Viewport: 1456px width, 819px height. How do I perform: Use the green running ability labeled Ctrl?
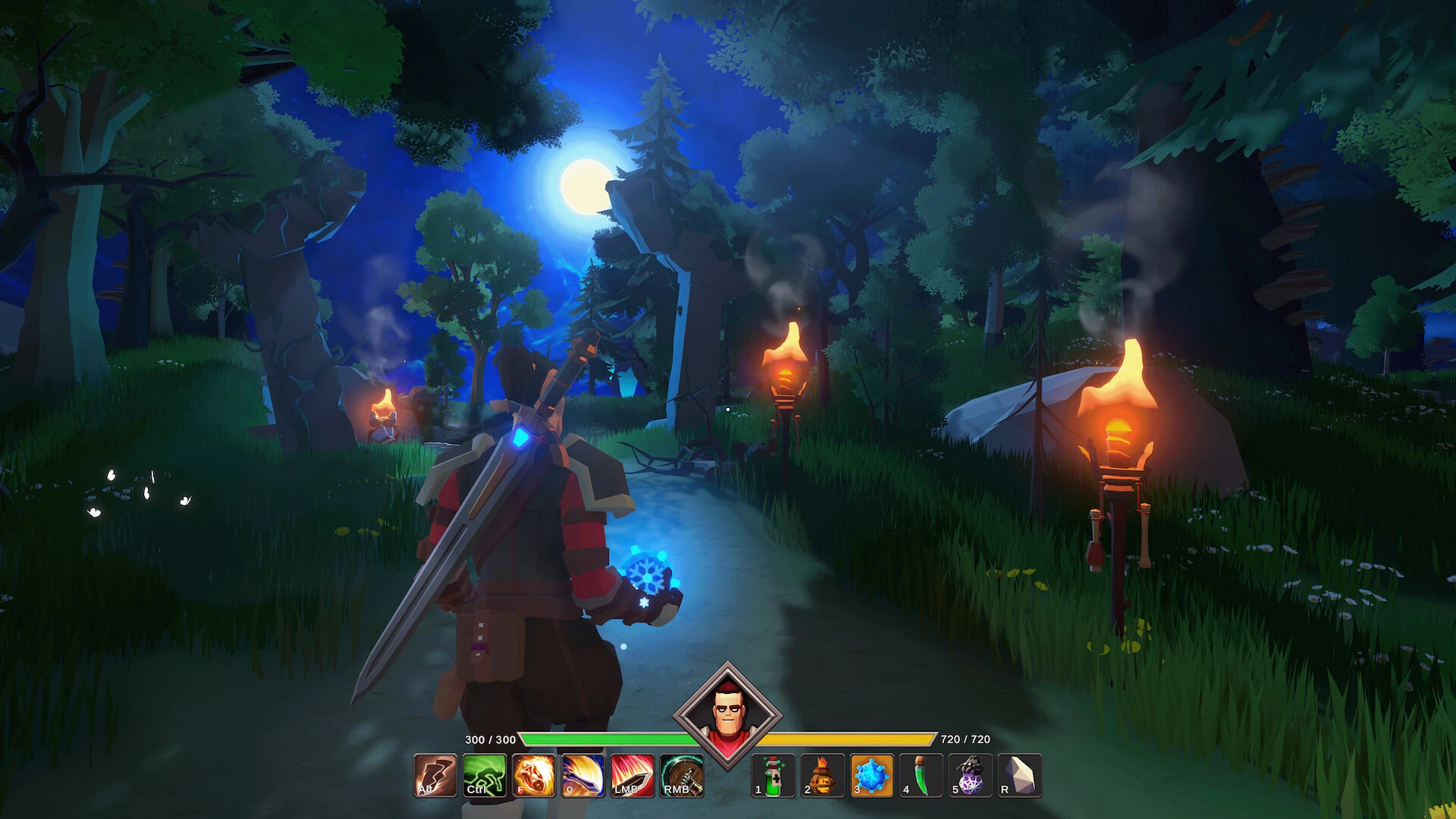coord(485,775)
